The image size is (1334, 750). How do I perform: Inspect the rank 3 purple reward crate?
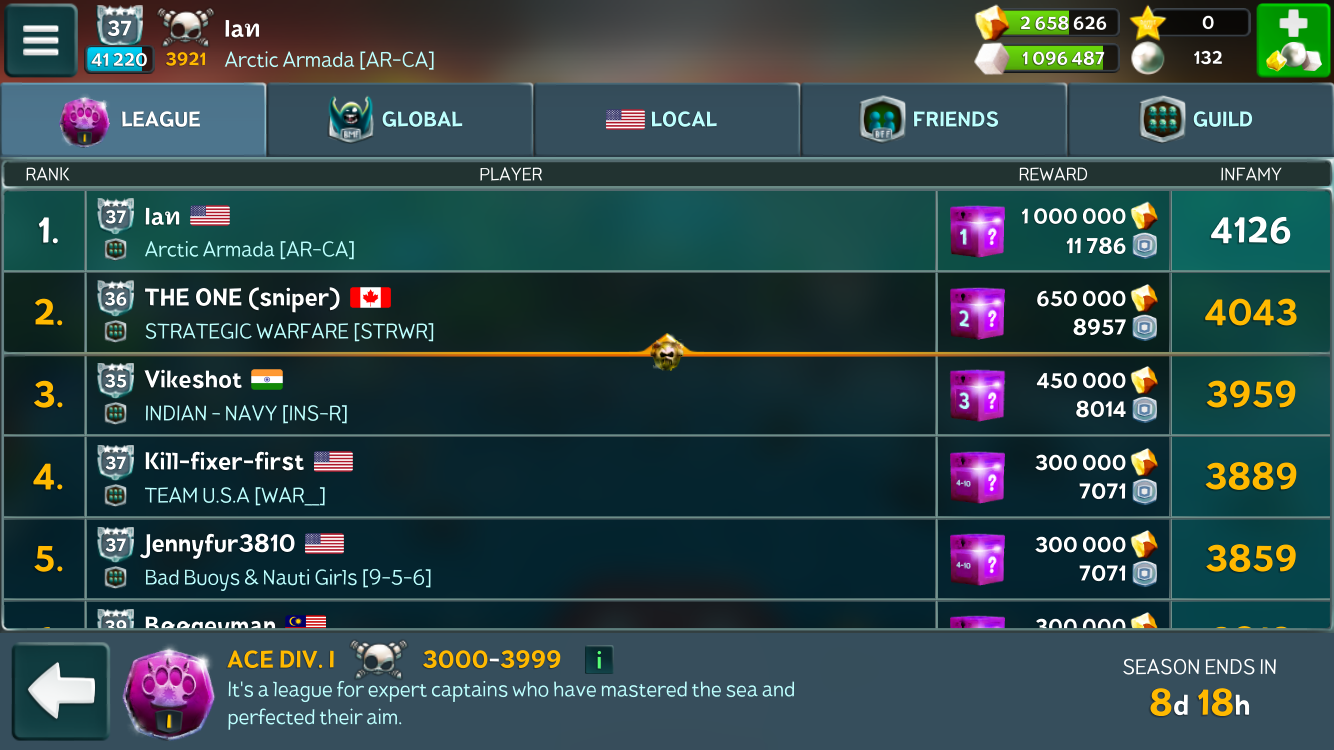click(x=976, y=396)
